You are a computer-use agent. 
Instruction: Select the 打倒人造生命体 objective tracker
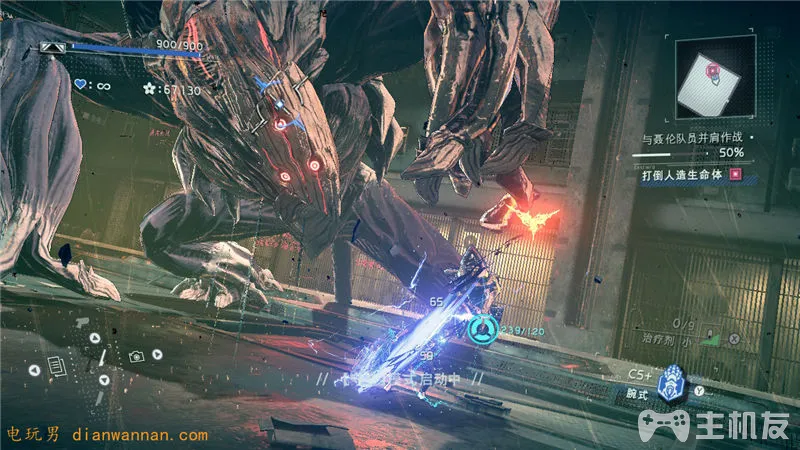pyautogui.click(x=685, y=174)
